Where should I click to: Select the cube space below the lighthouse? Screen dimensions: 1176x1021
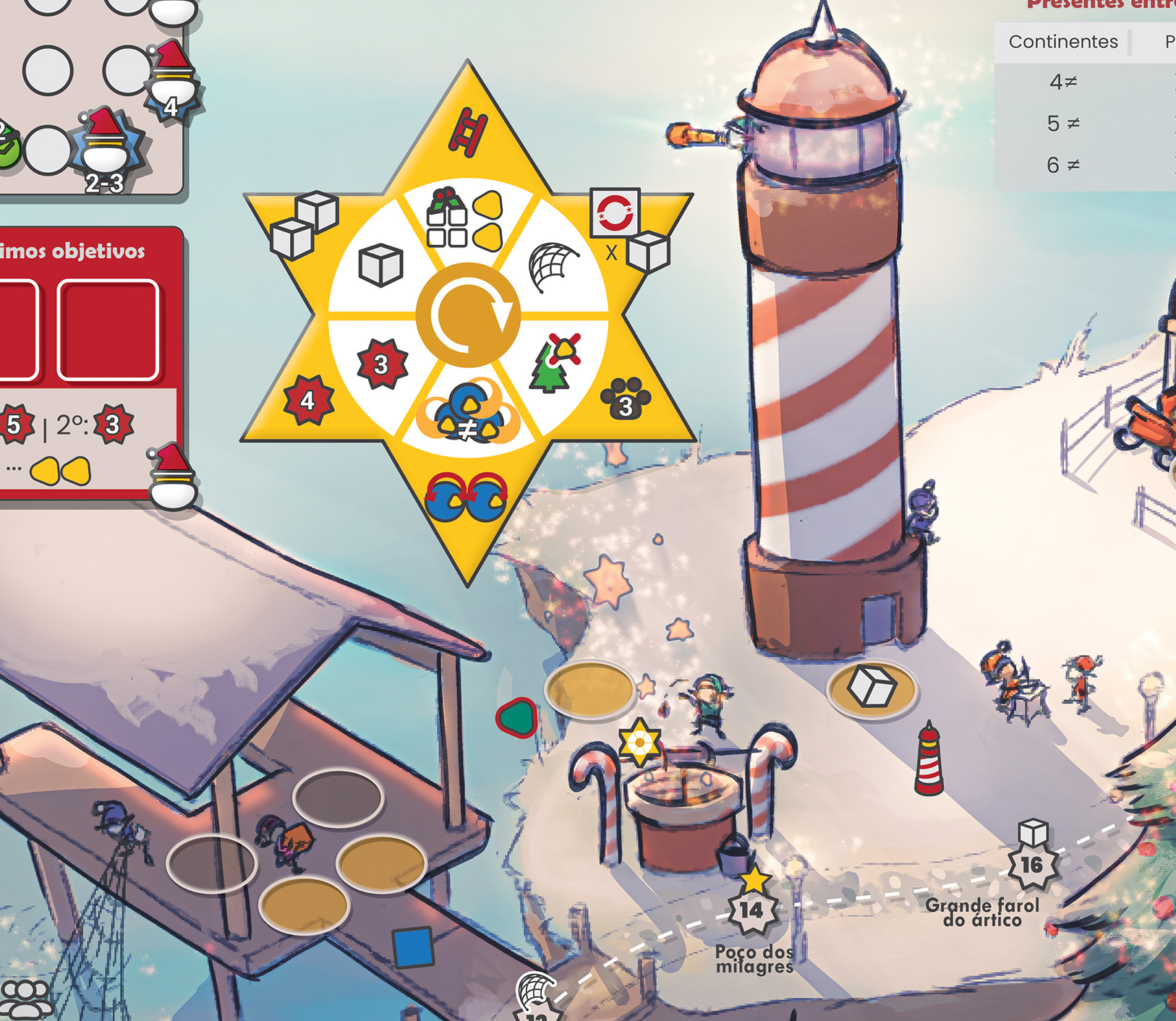[x=872, y=688]
